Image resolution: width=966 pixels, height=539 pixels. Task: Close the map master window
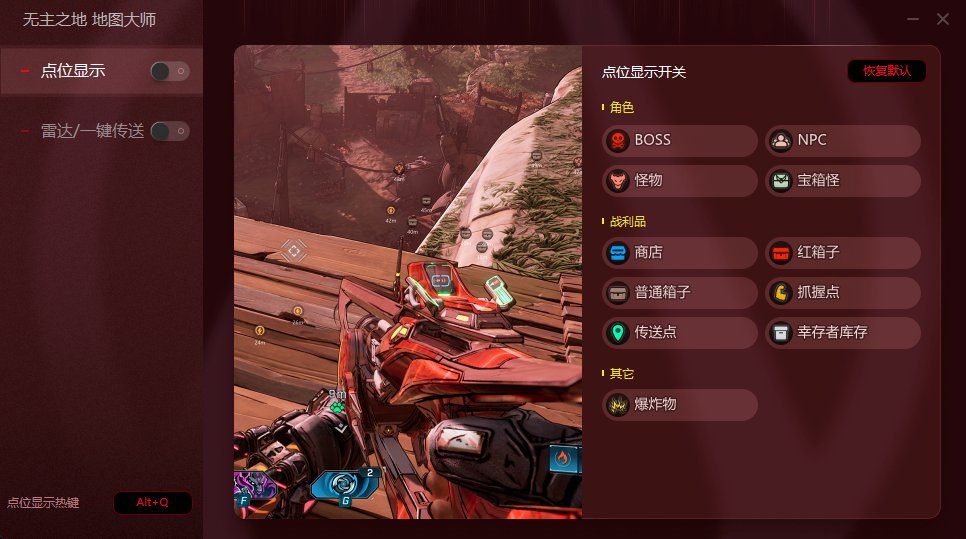943,19
